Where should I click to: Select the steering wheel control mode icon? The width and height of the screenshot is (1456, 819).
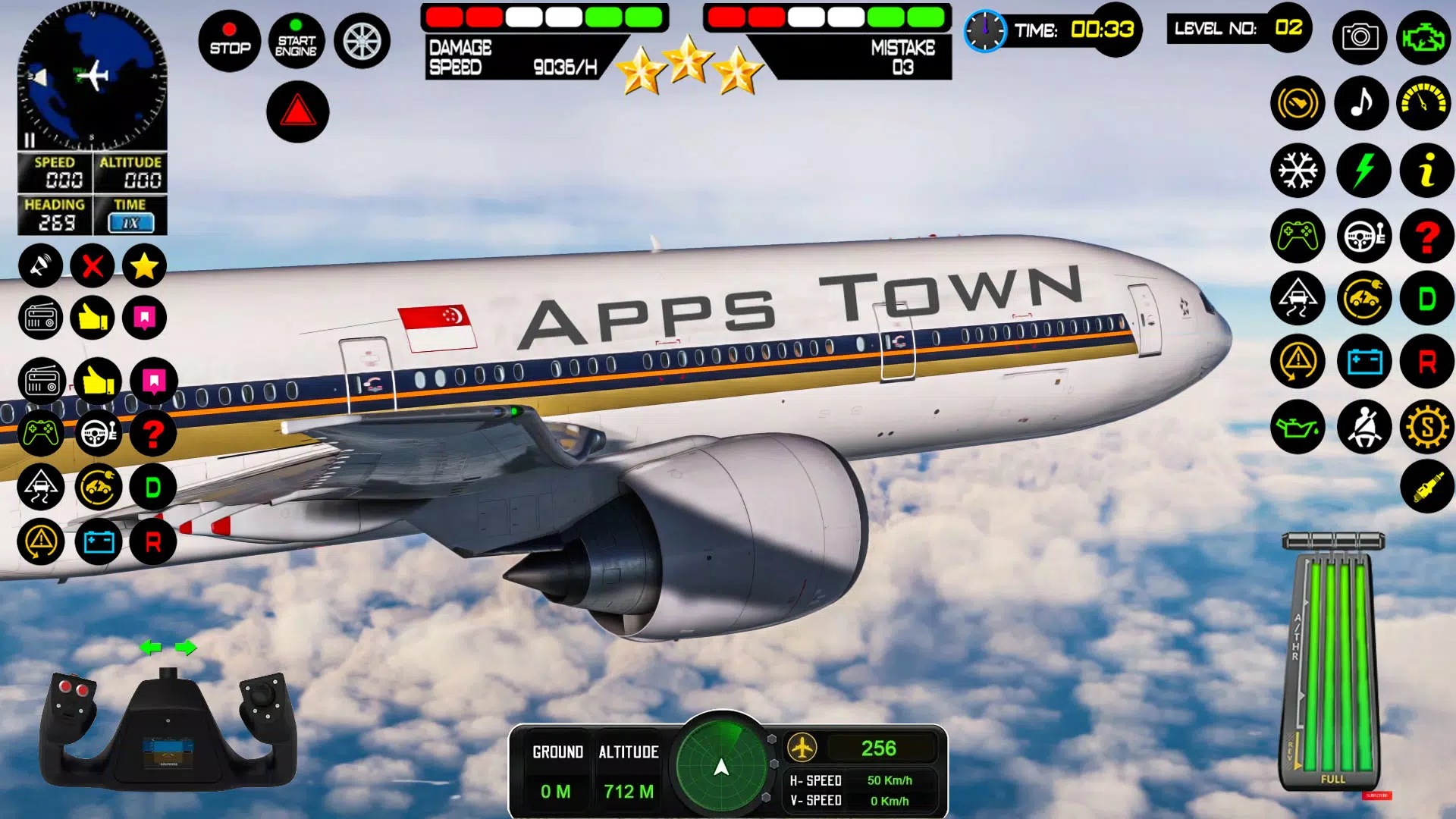pyautogui.click(x=1361, y=237)
